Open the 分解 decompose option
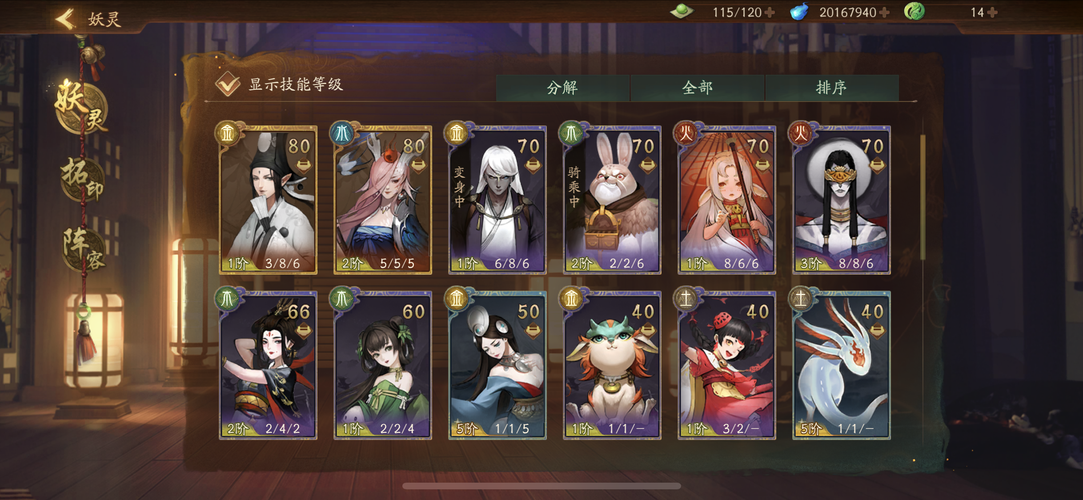This screenshot has width=1083, height=500. pyautogui.click(x=562, y=87)
